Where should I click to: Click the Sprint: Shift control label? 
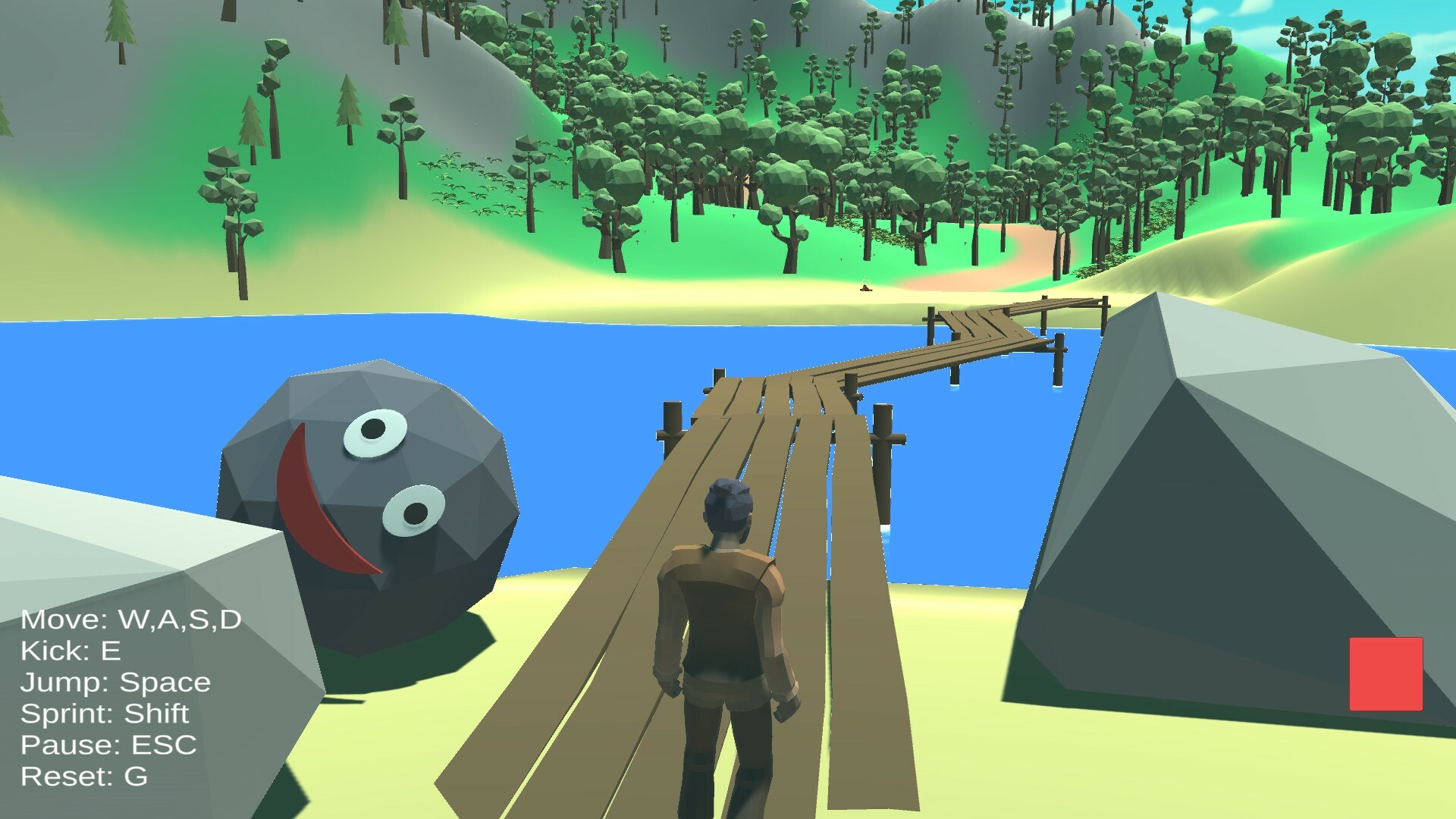[105, 714]
